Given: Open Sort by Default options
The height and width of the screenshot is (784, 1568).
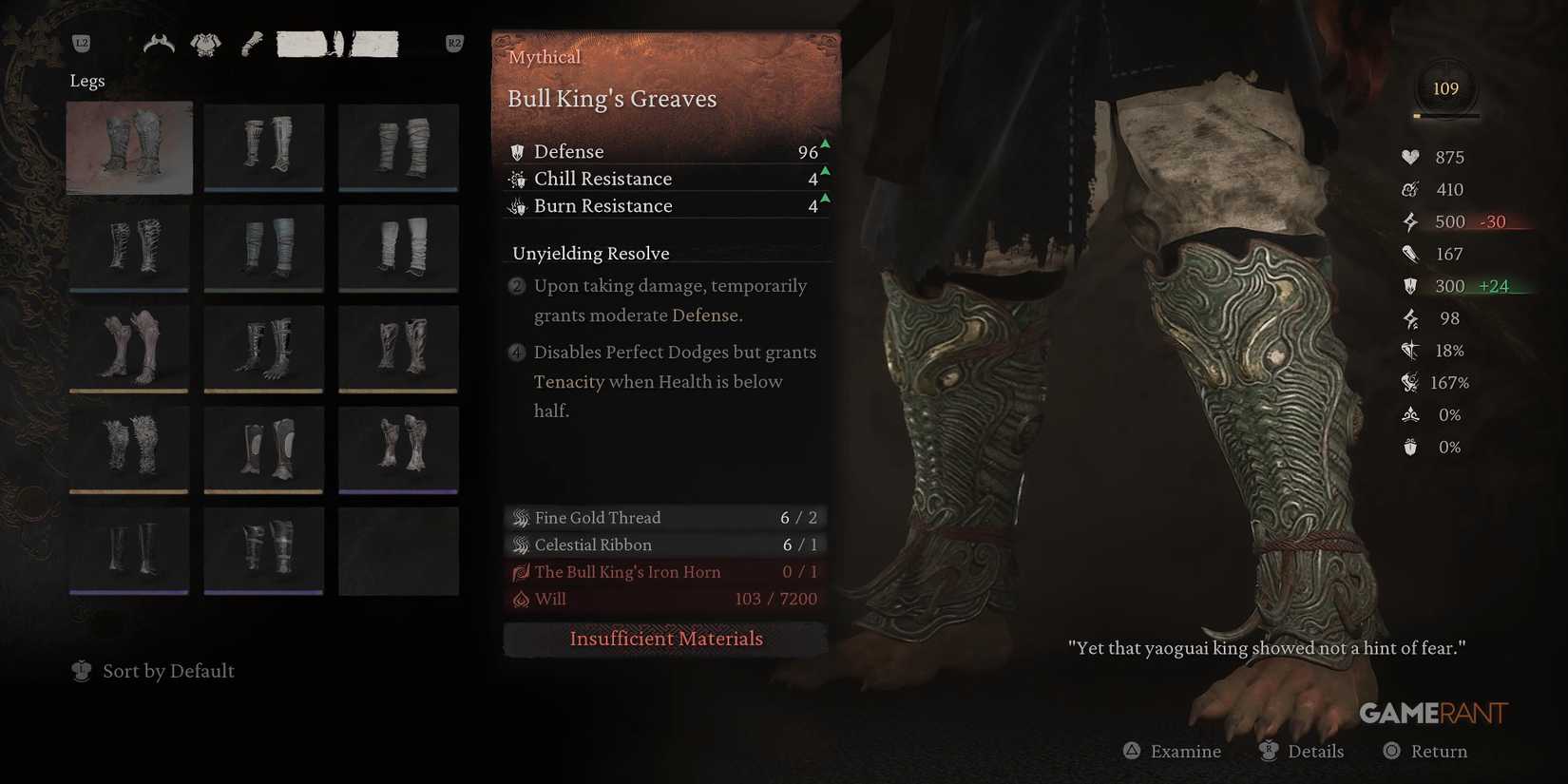Looking at the screenshot, I should pyautogui.click(x=168, y=671).
